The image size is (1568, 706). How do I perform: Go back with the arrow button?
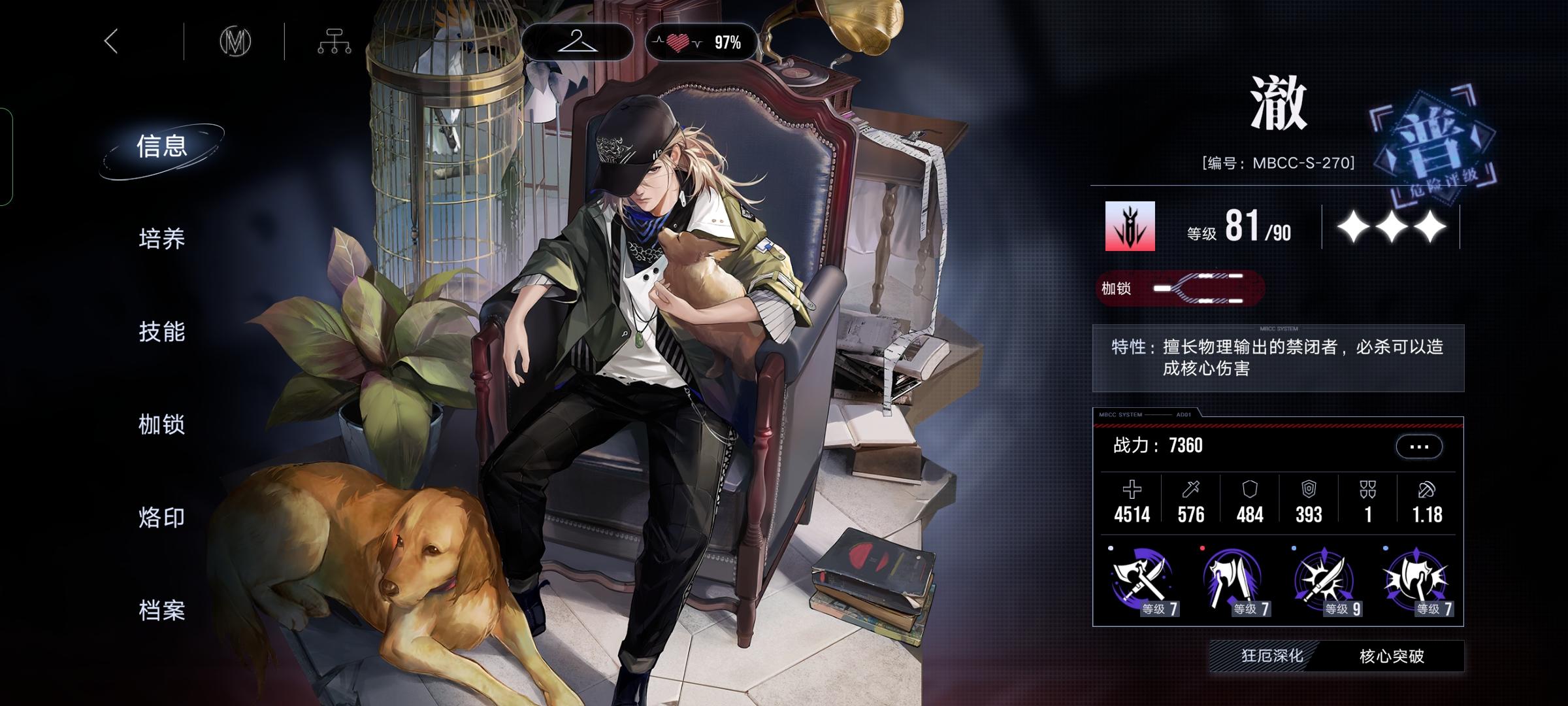112,42
